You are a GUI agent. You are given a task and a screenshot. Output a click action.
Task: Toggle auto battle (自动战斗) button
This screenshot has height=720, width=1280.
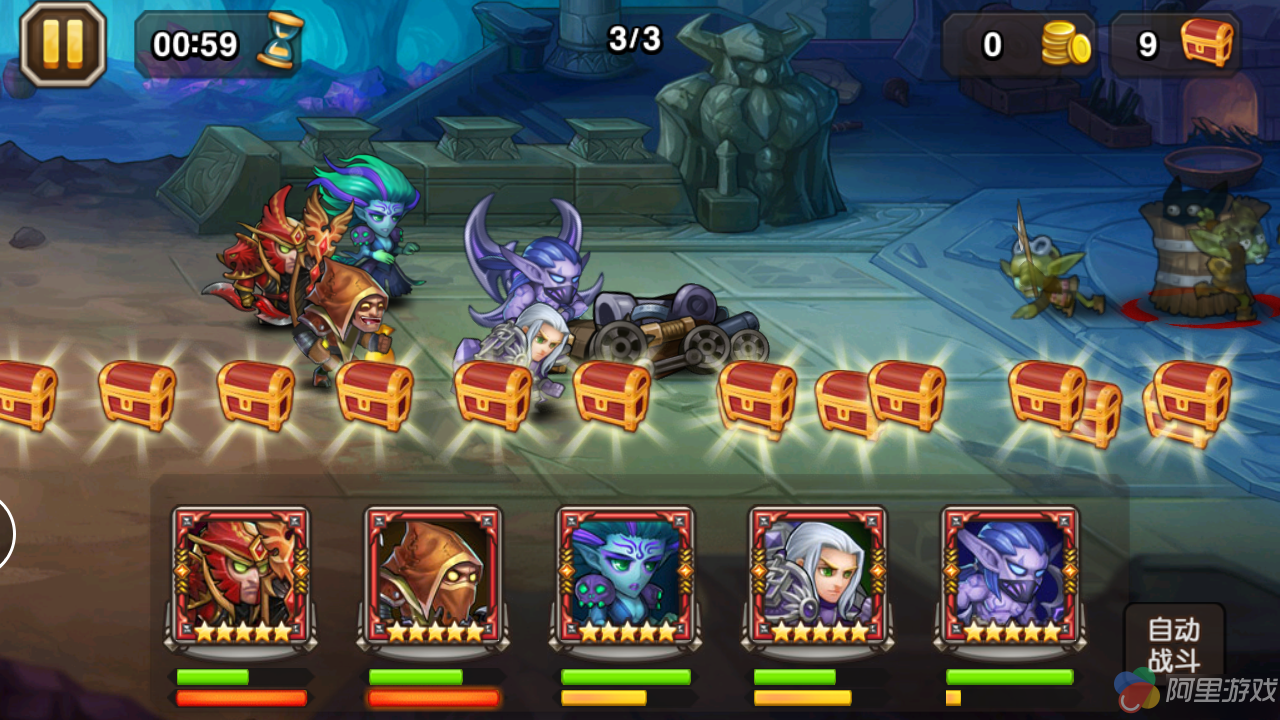tap(1173, 645)
